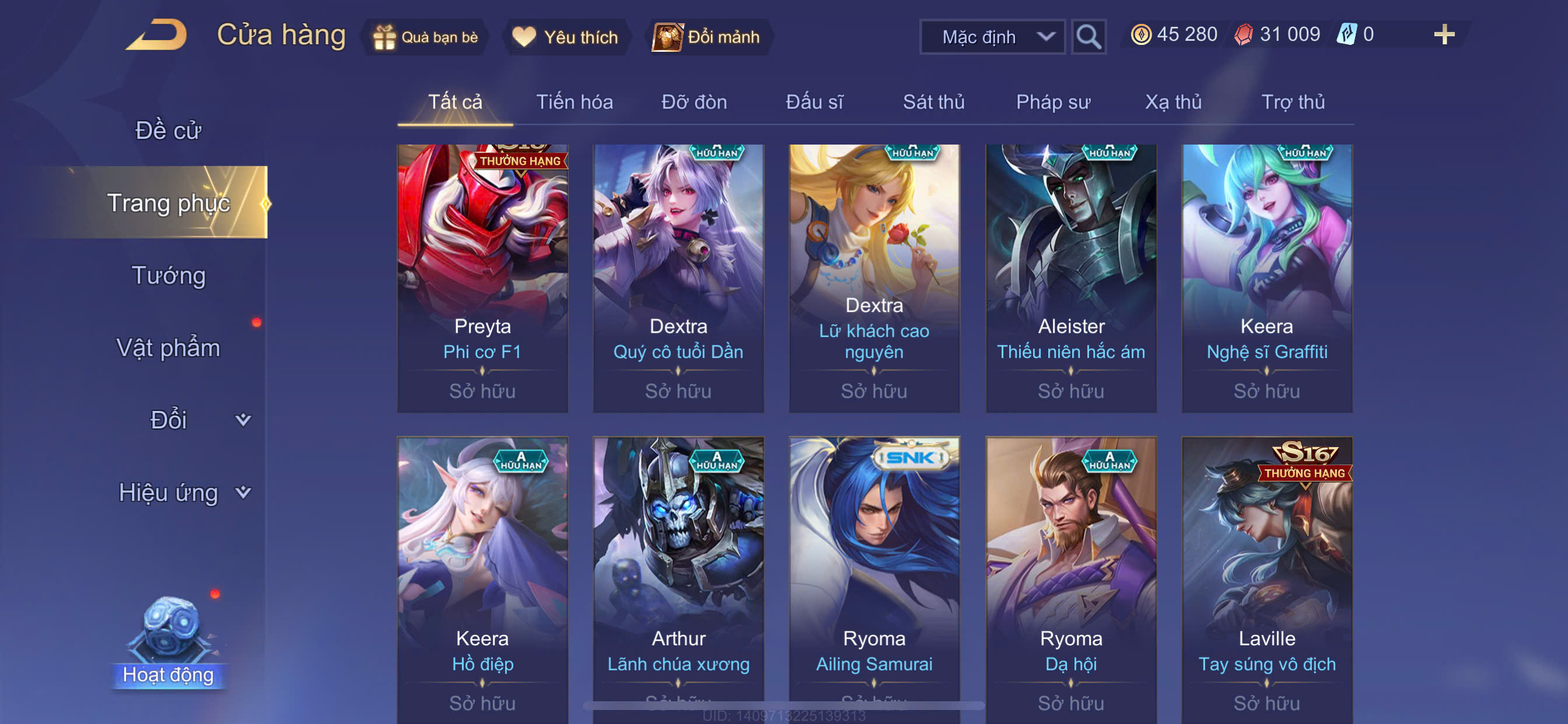Open the Tướng heroes section
This screenshot has width=1568, height=724.
tap(169, 276)
